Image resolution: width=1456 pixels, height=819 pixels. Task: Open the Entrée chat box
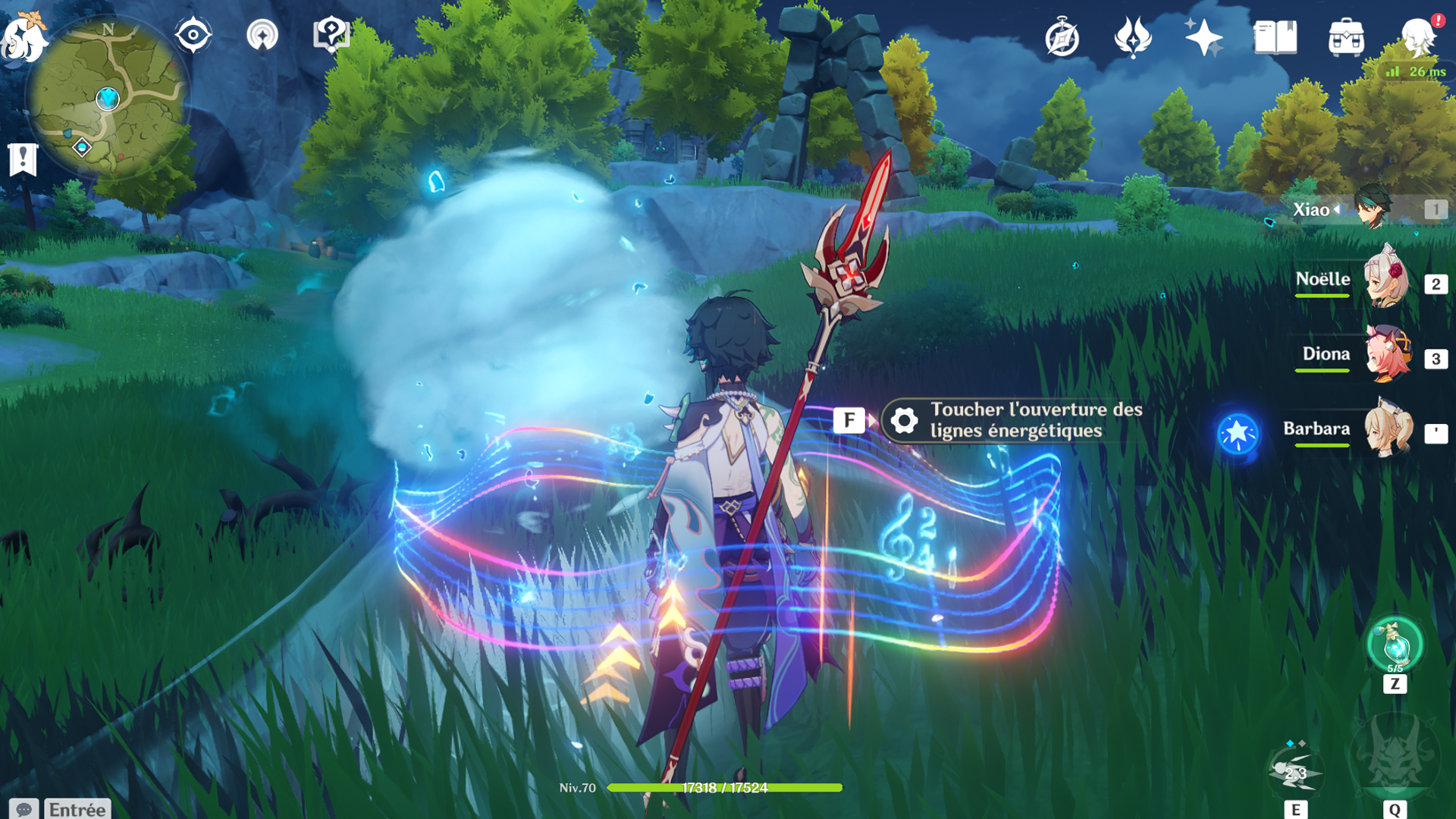pos(77,809)
